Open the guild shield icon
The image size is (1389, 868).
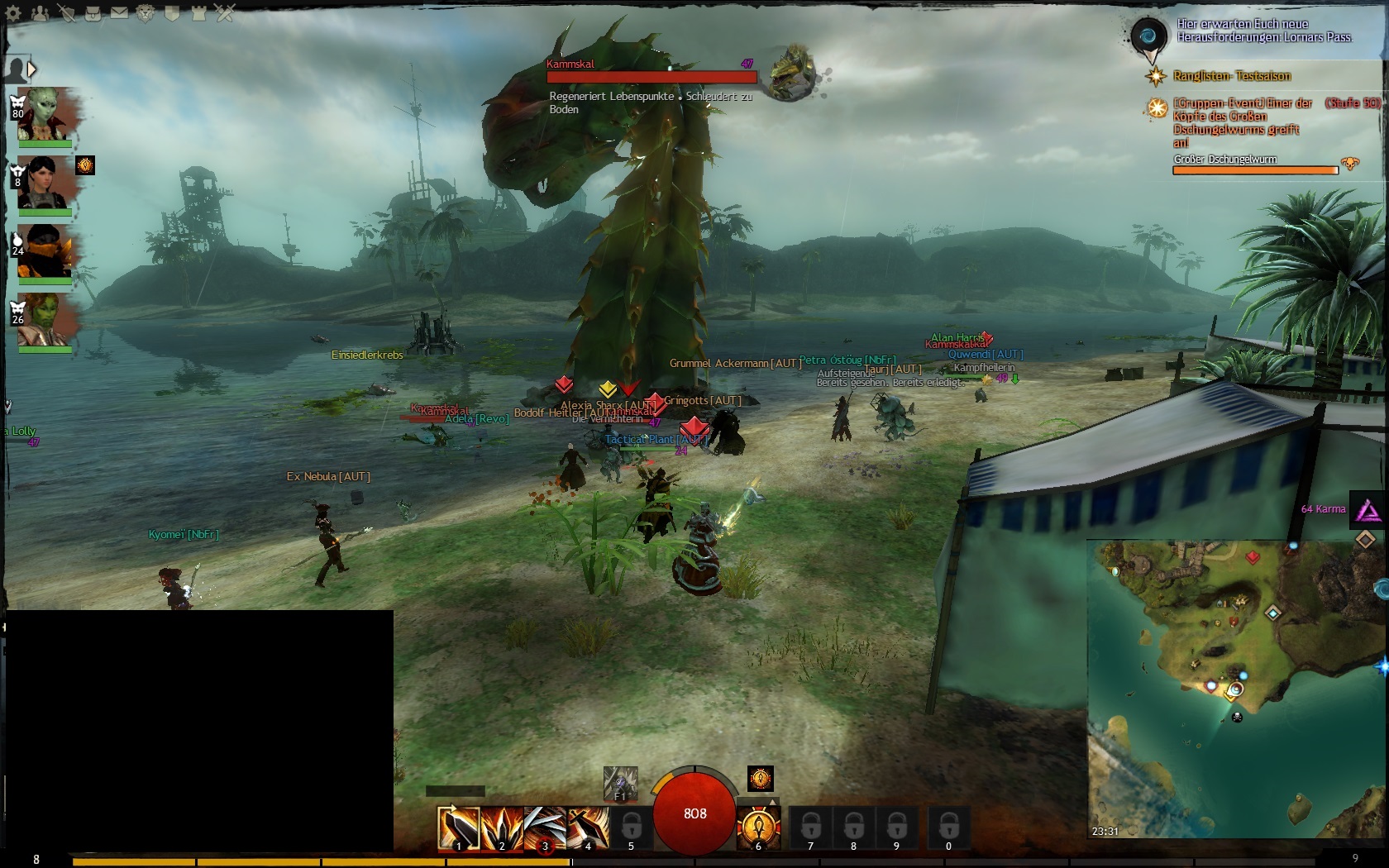(x=172, y=13)
